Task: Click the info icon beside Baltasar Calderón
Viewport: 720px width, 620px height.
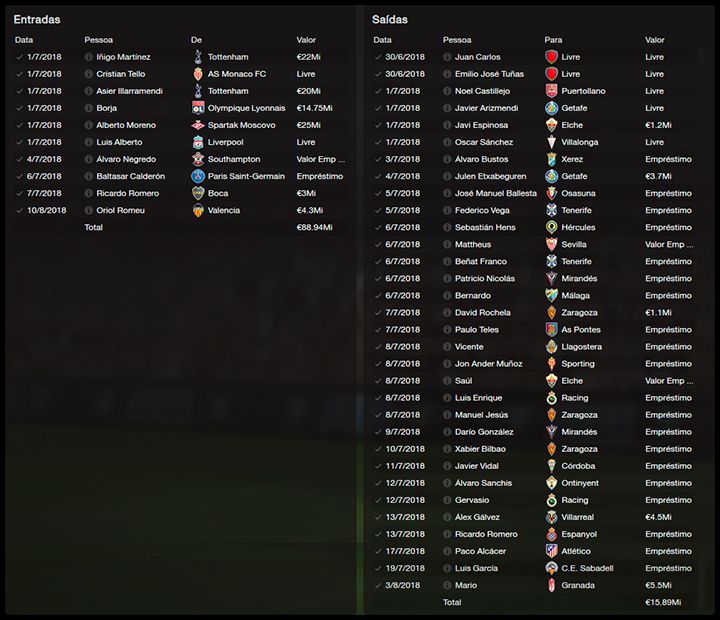Action: click(89, 176)
